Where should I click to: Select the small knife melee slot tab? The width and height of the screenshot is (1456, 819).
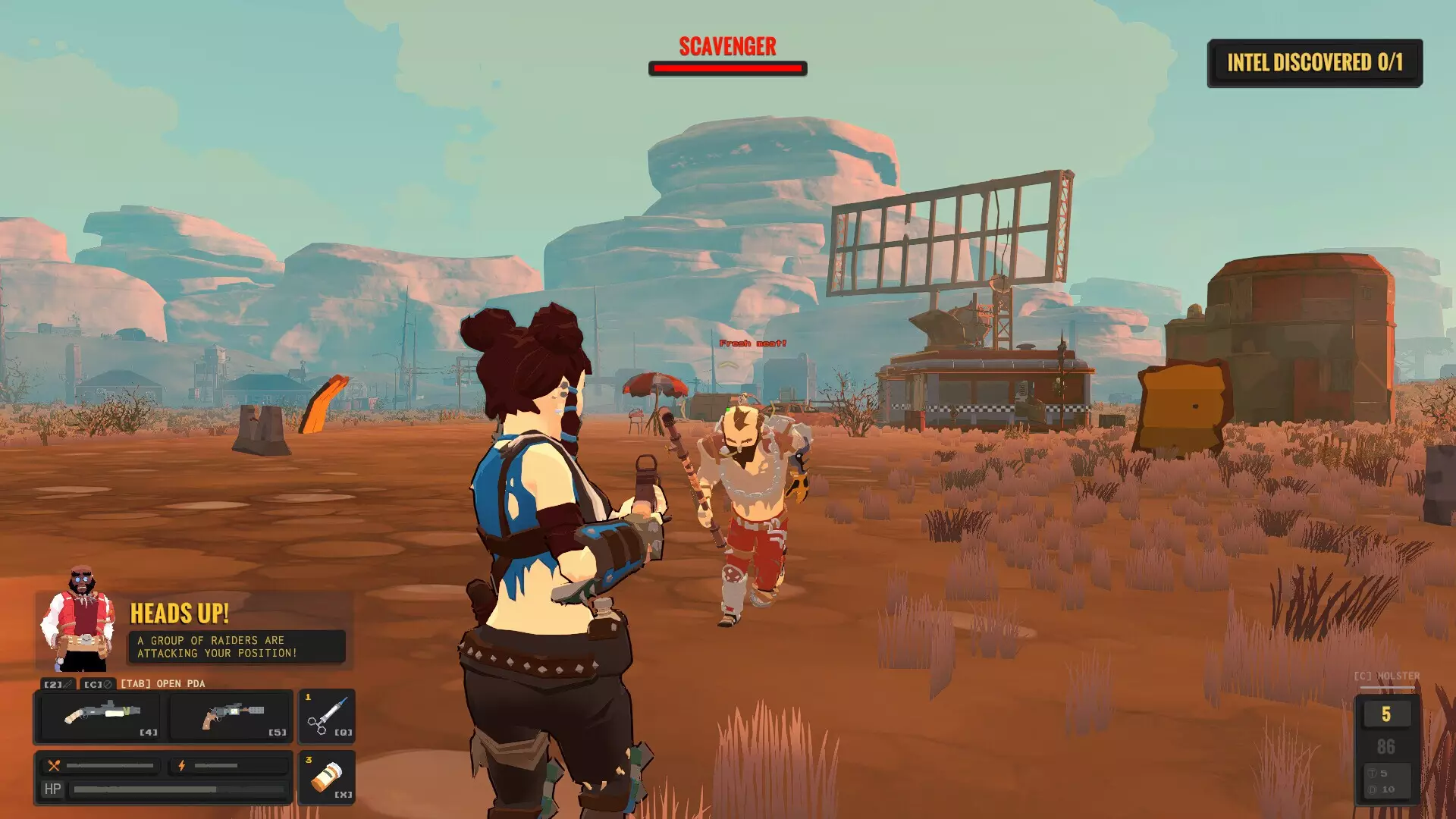(x=58, y=684)
